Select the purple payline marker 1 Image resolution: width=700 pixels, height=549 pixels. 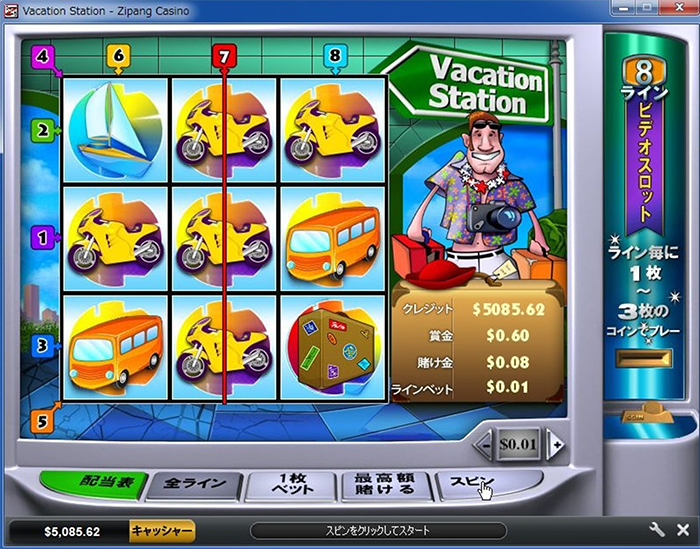pos(42,237)
